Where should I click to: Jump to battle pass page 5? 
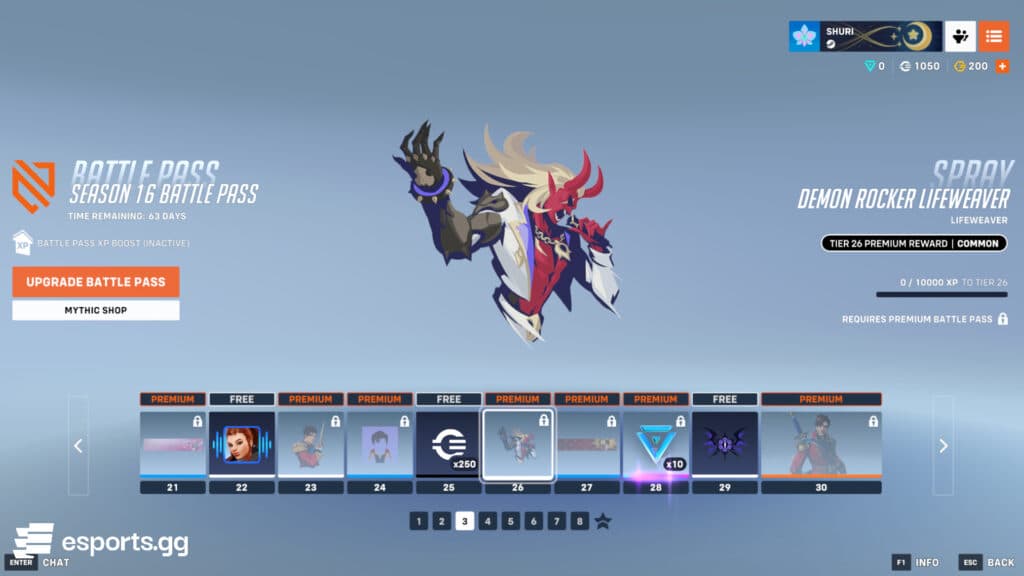tap(511, 521)
